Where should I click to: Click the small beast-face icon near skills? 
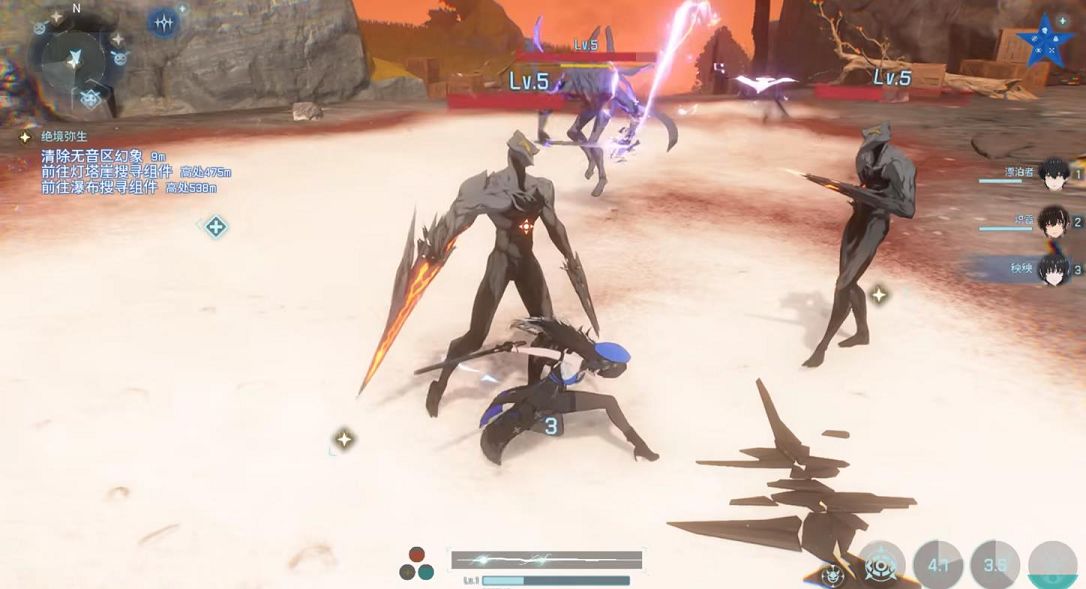[x=832, y=574]
